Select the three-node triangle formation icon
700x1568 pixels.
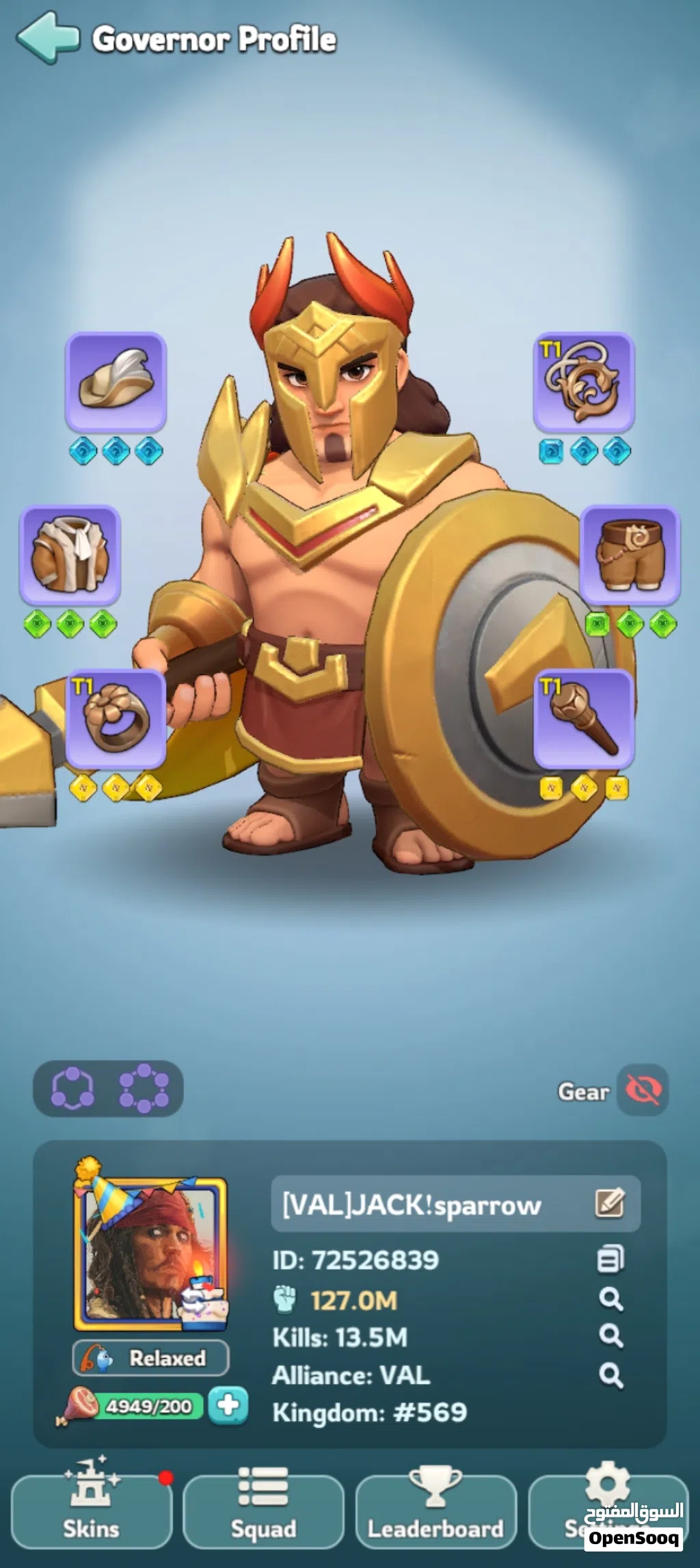pos(72,1088)
